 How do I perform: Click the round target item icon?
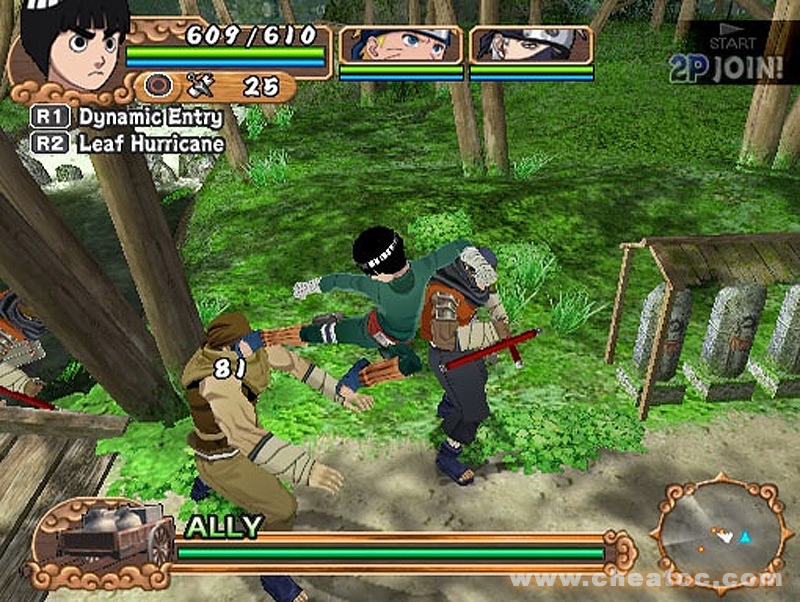(160, 86)
